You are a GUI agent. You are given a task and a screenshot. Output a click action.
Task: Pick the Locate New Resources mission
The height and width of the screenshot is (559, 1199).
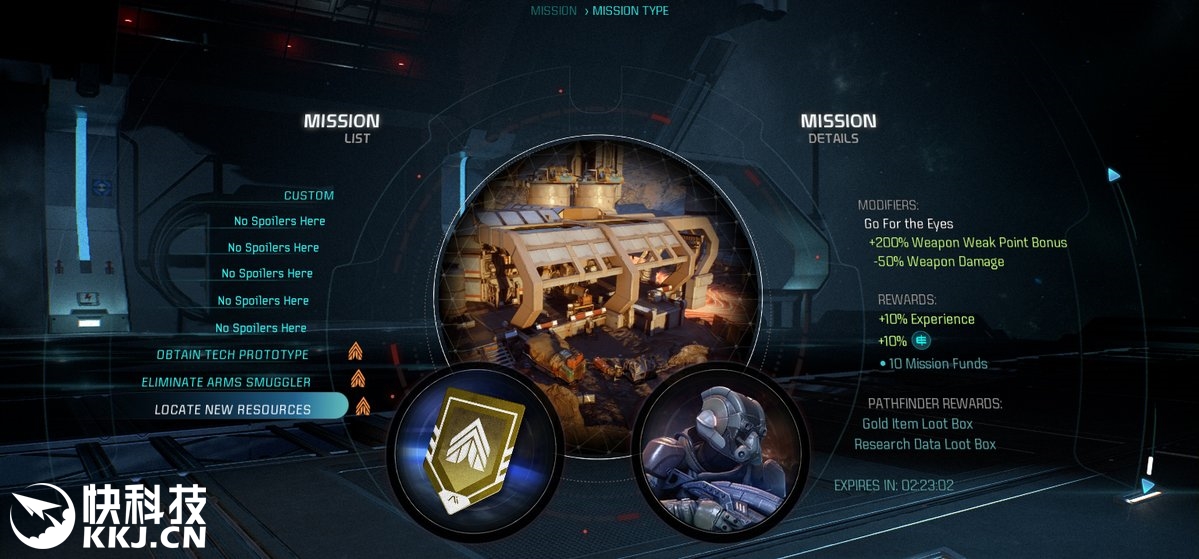tap(233, 409)
